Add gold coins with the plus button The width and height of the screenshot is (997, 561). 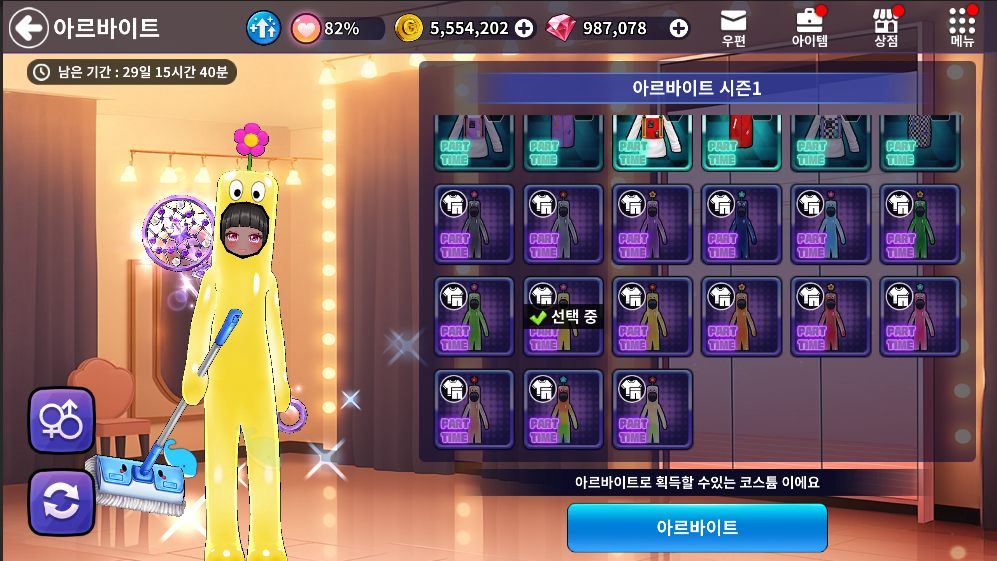524,28
